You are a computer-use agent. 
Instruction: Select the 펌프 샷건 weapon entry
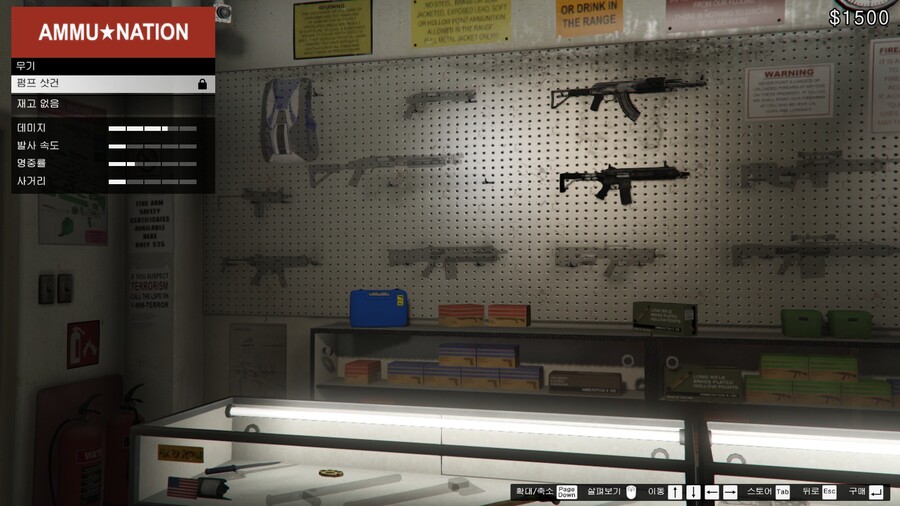112,84
